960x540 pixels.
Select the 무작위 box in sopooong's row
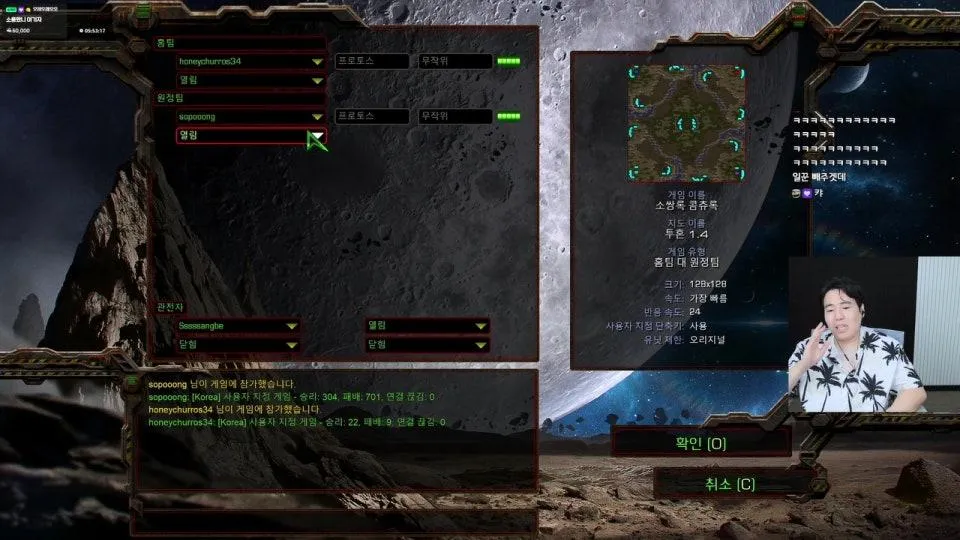point(455,117)
